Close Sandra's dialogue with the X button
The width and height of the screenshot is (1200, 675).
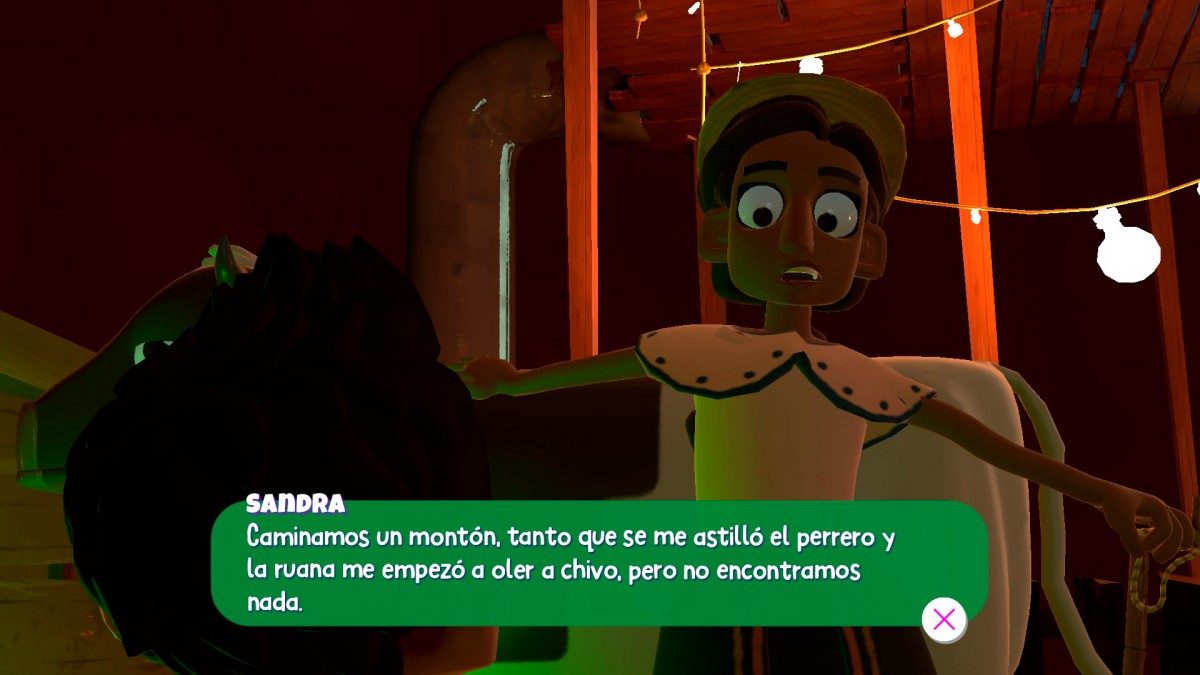click(x=944, y=619)
